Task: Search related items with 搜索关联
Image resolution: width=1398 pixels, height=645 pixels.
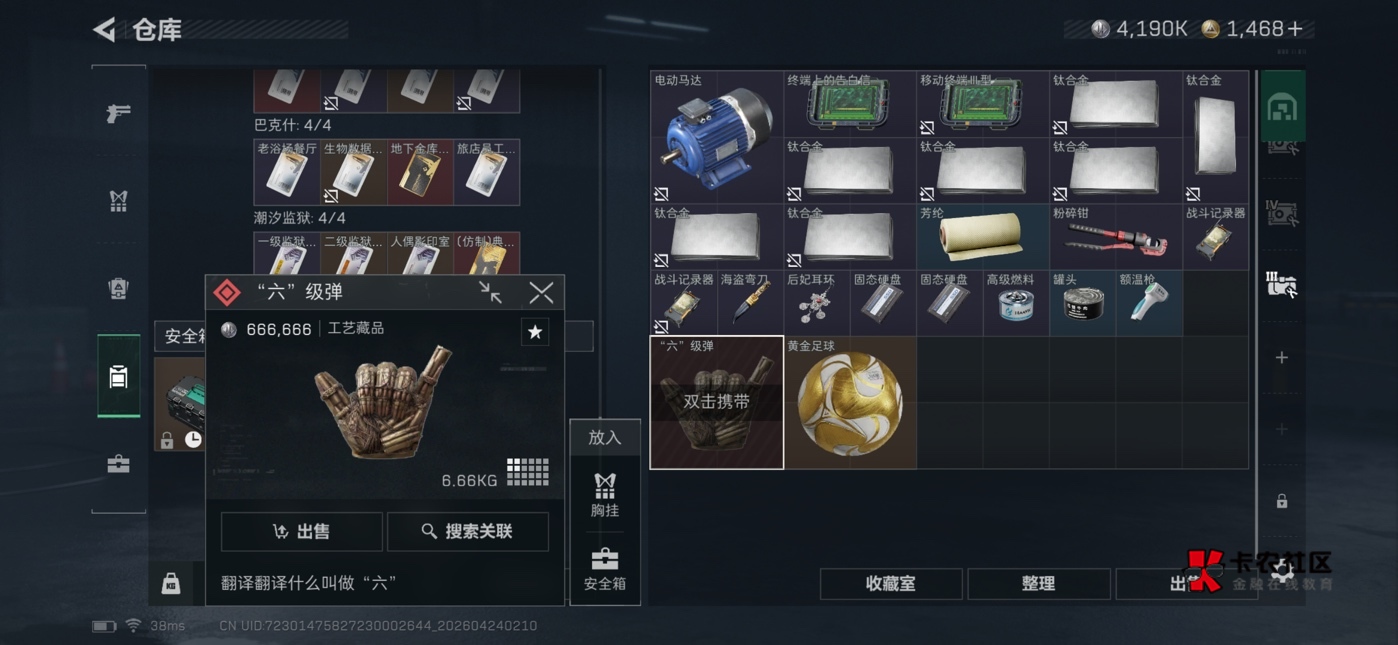Action: [x=467, y=531]
